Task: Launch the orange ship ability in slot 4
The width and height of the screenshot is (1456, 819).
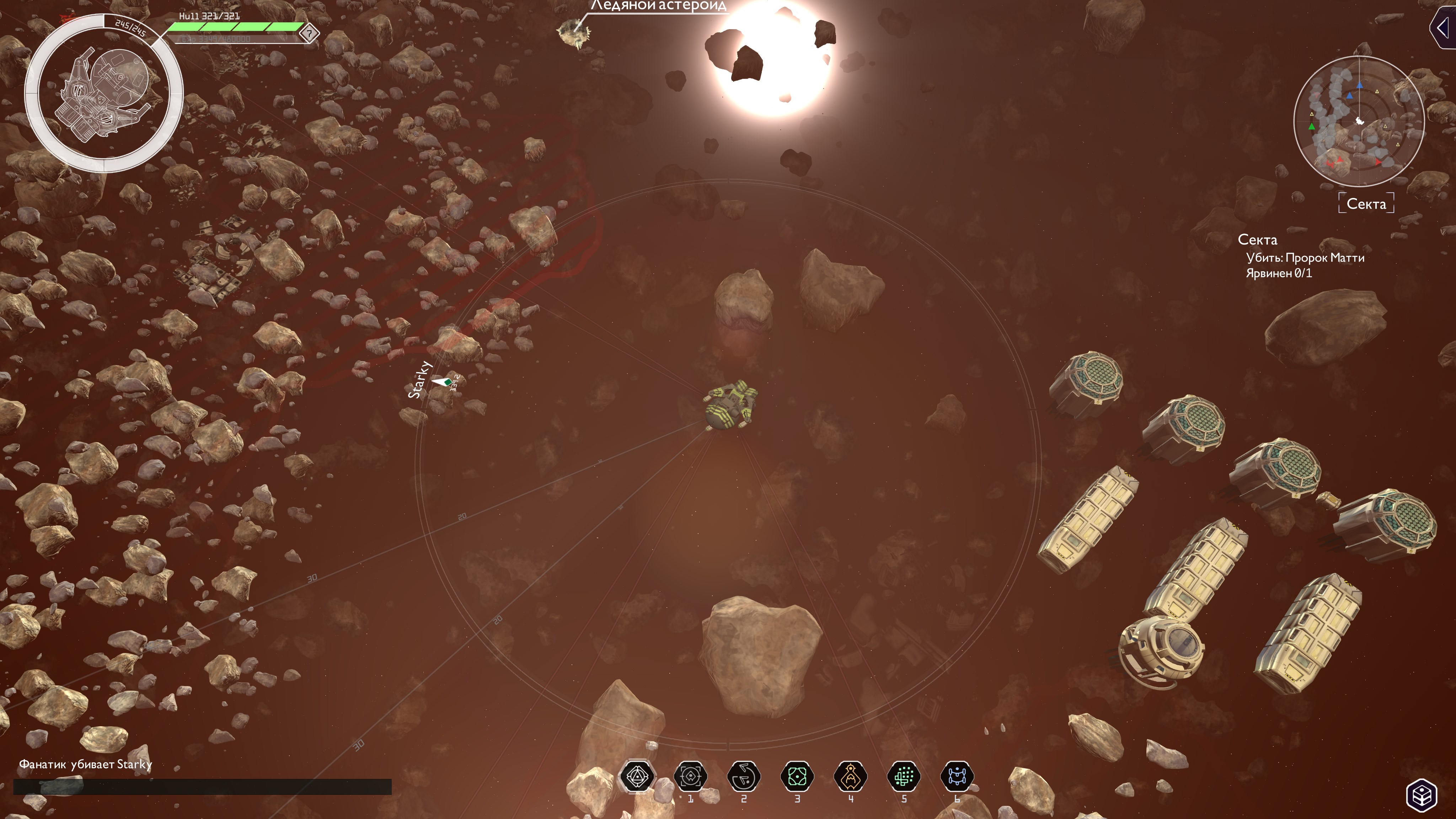Action: point(850,777)
